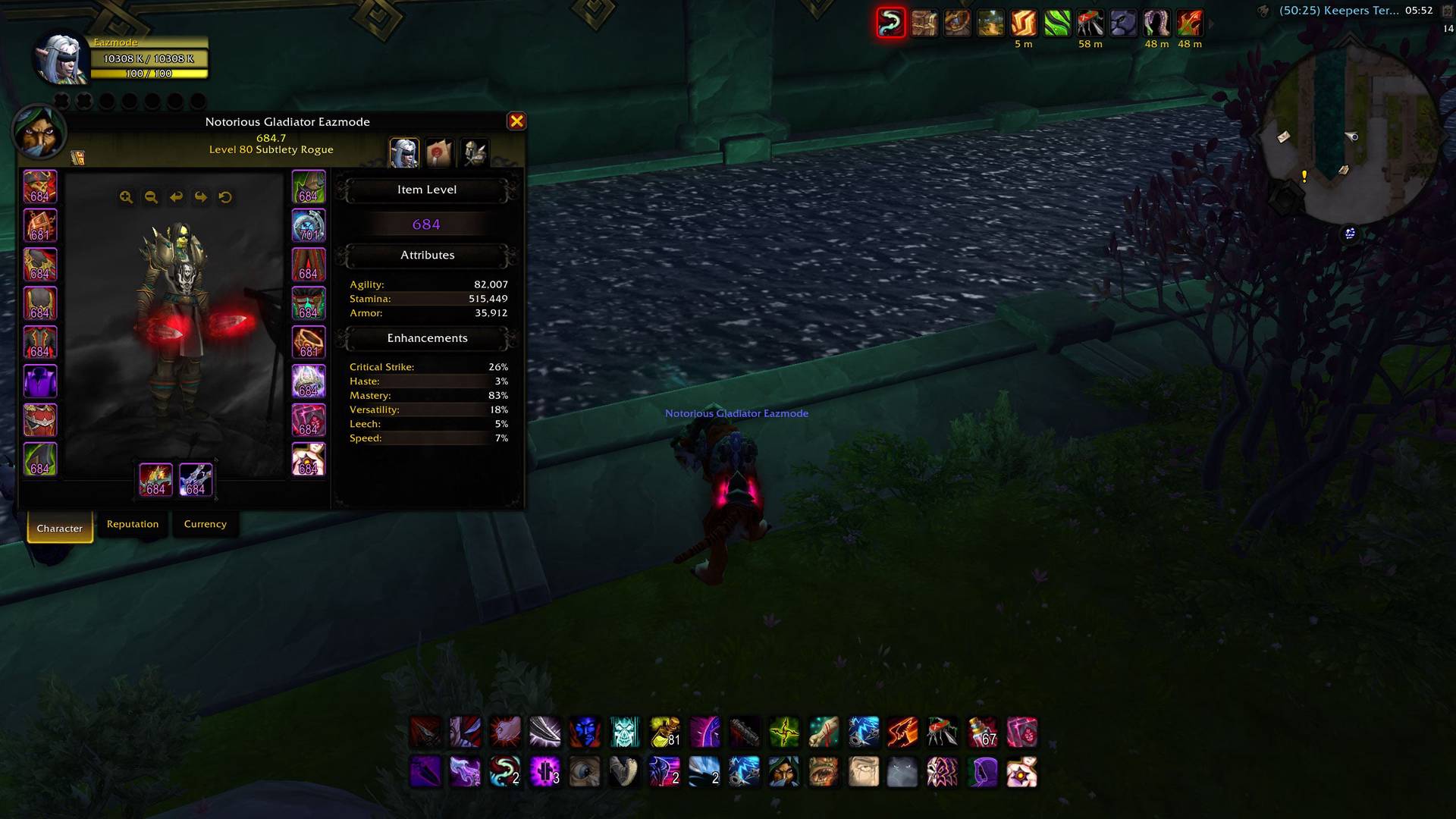Image resolution: width=1456 pixels, height=819 pixels.
Task: Select the item level 701 neck slot
Action: tap(309, 226)
